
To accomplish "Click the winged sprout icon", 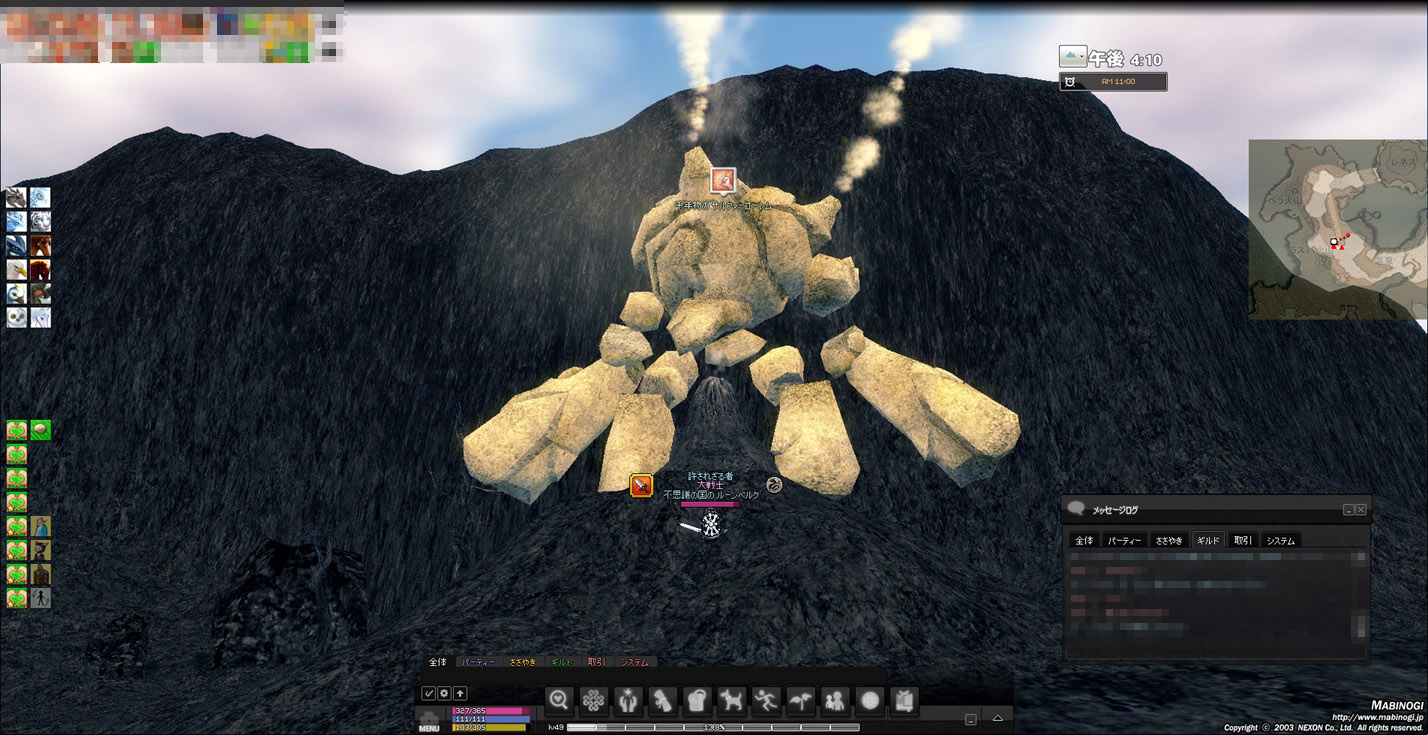I will 800,701.
